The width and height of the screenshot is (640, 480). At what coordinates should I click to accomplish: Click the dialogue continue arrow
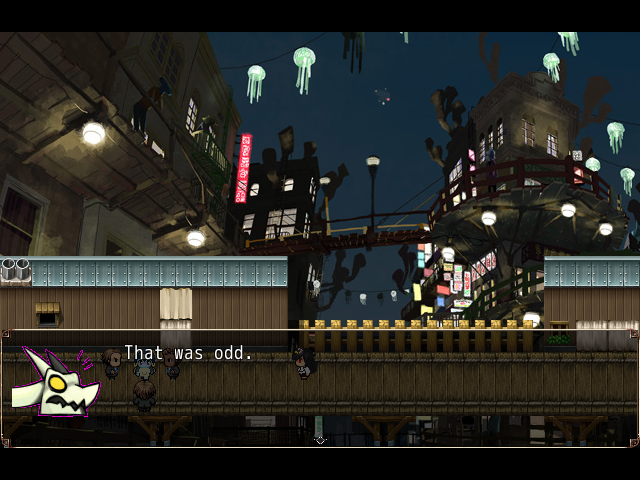tap(320, 440)
